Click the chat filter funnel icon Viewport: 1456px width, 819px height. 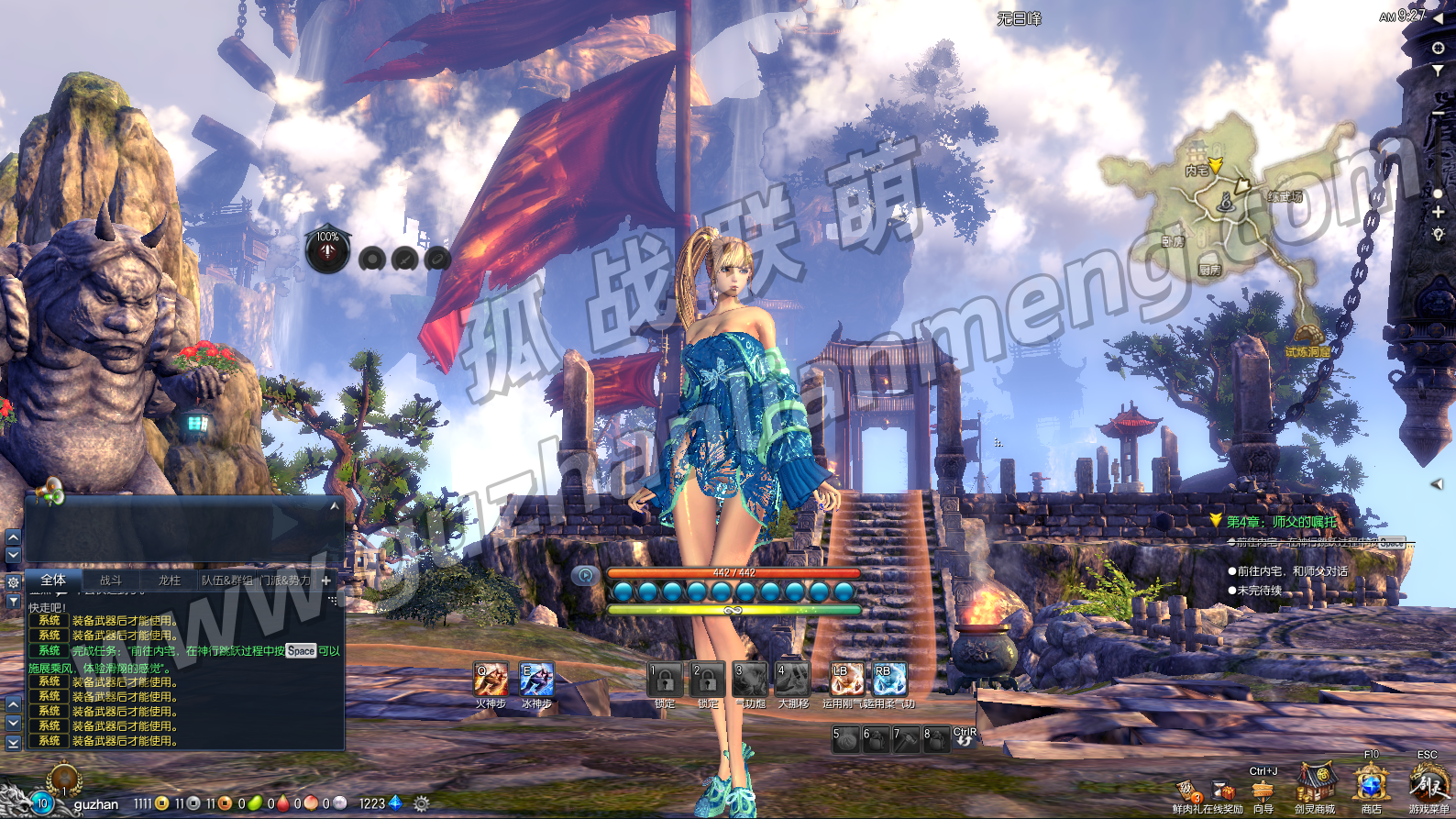tap(13, 602)
